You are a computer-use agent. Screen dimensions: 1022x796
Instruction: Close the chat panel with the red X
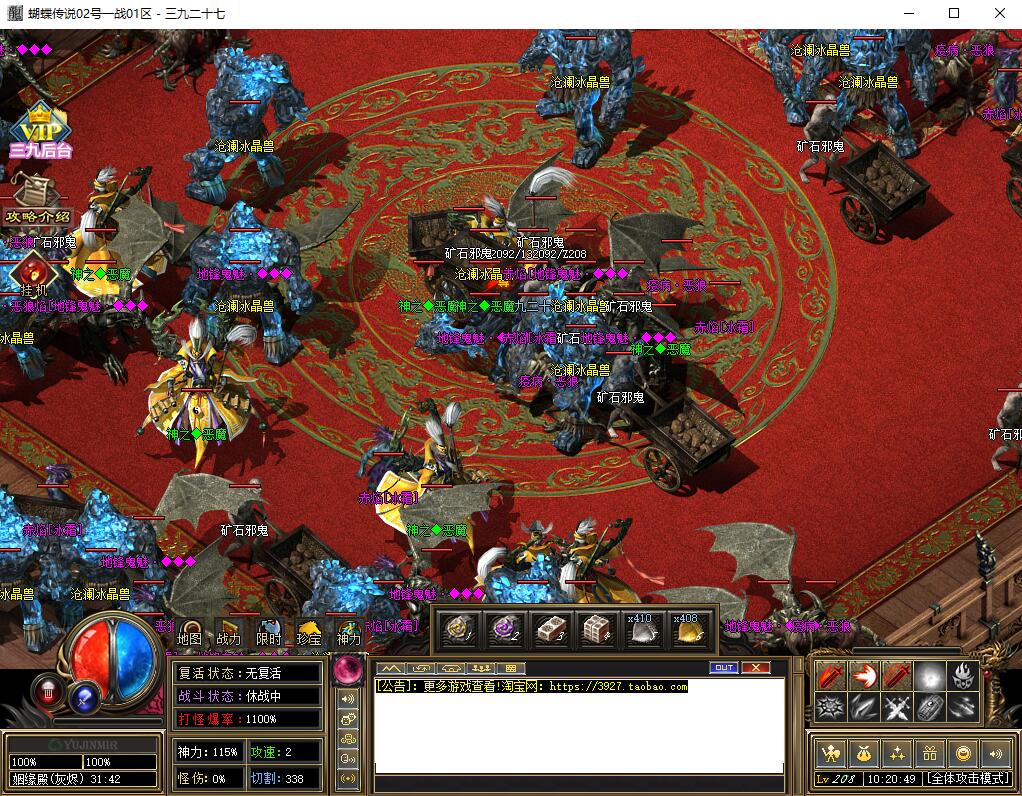click(755, 667)
